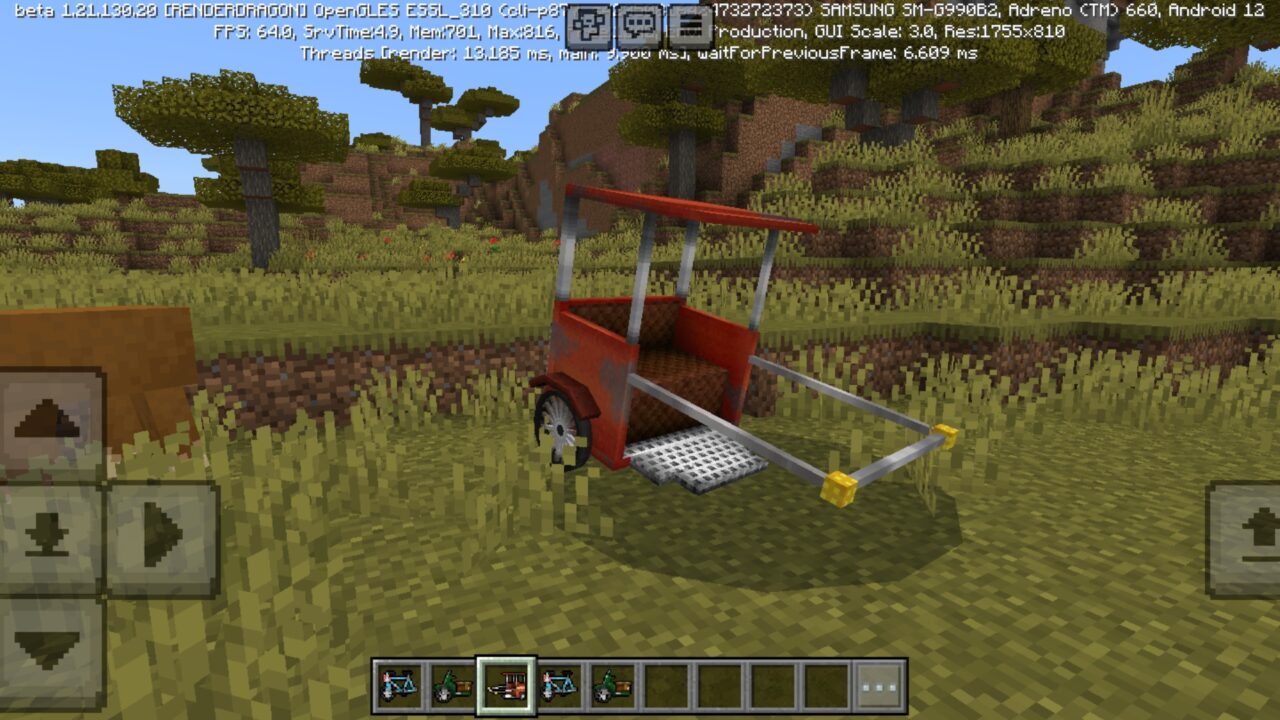Open the pause menu via hamburger icon
The height and width of the screenshot is (720, 1280).
click(689, 22)
